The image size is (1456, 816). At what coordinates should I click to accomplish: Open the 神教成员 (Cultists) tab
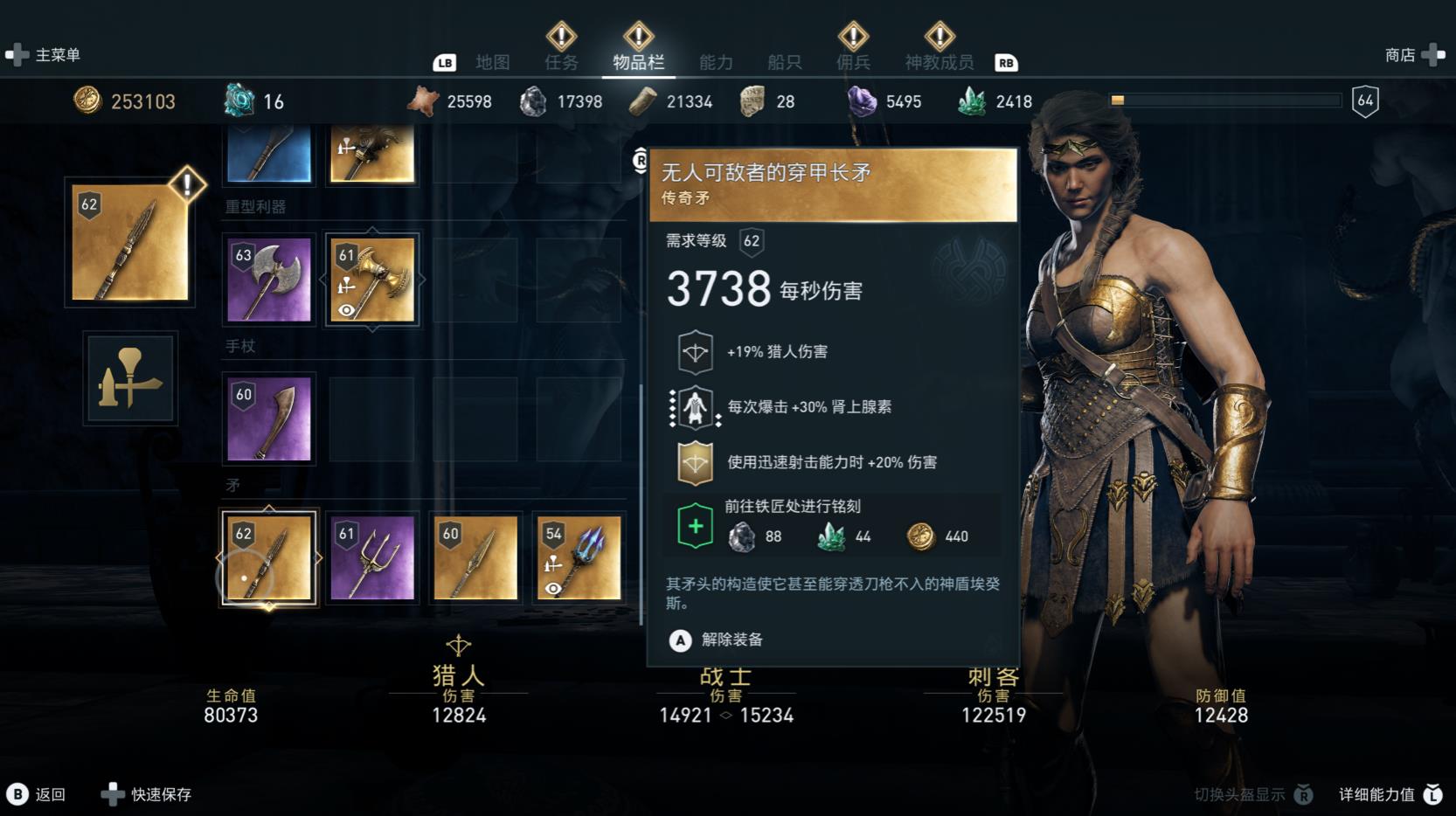[939, 62]
